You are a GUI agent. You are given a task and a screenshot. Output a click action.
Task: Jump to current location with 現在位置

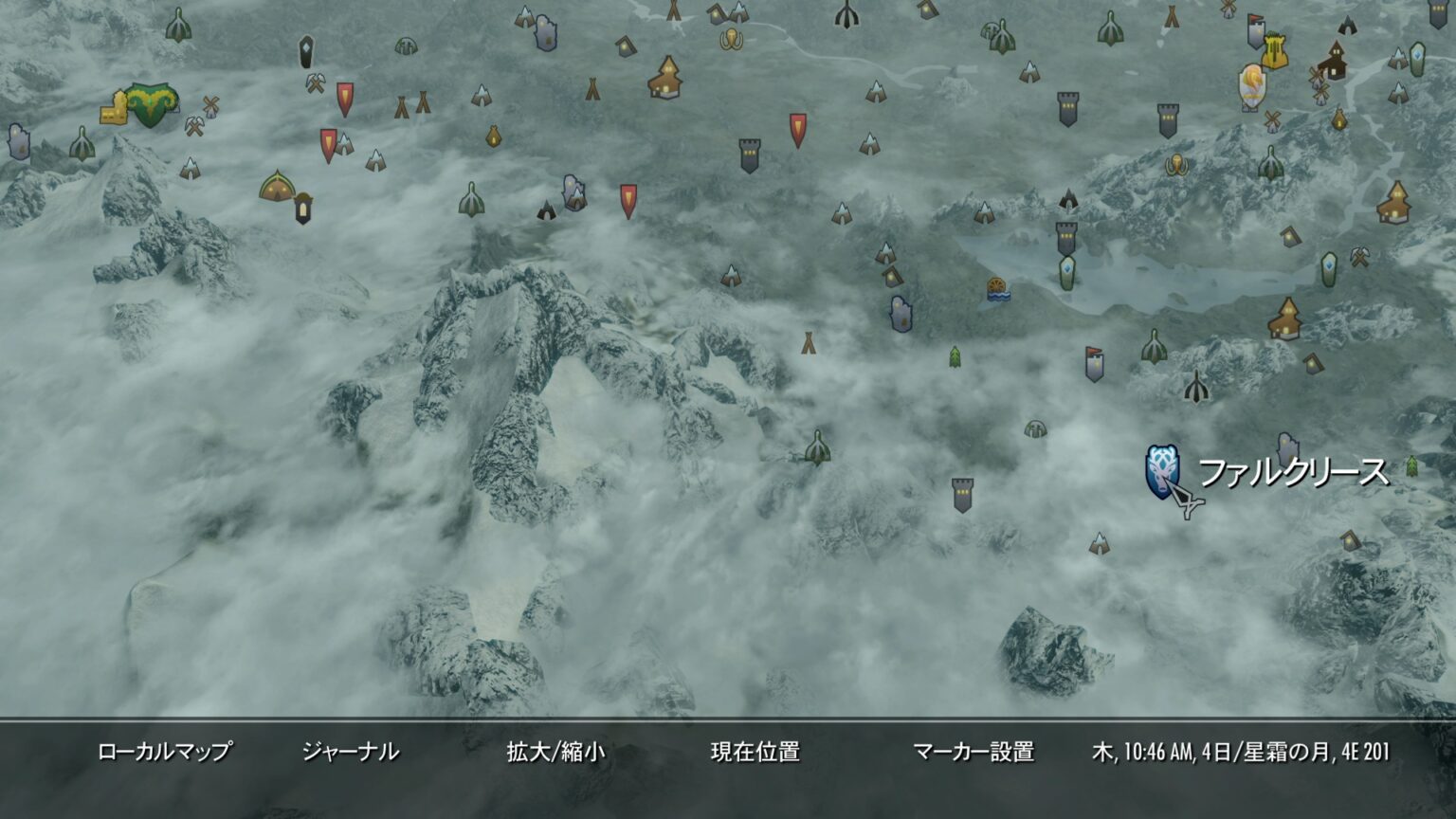755,752
